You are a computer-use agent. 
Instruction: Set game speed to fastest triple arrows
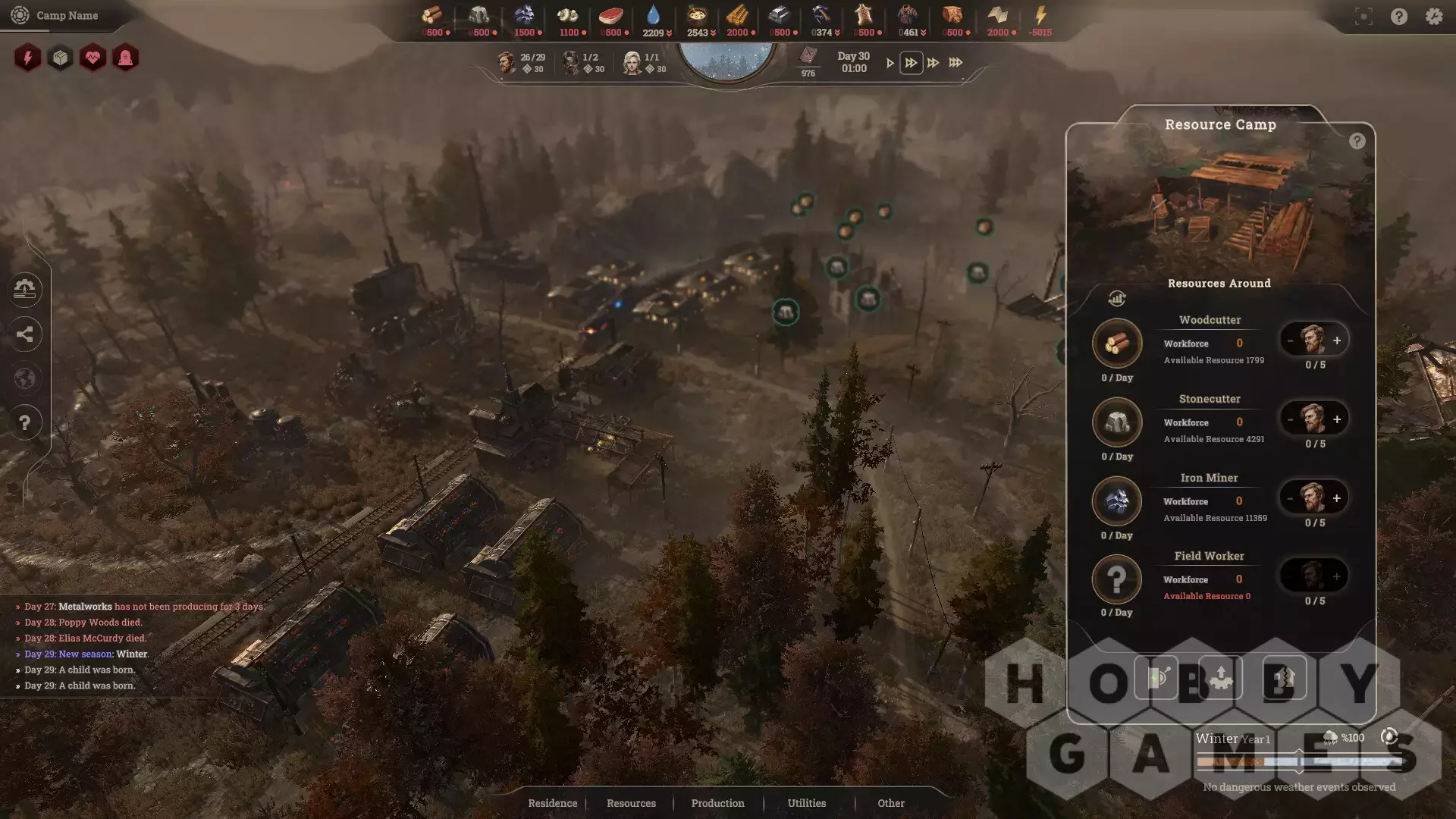(955, 63)
